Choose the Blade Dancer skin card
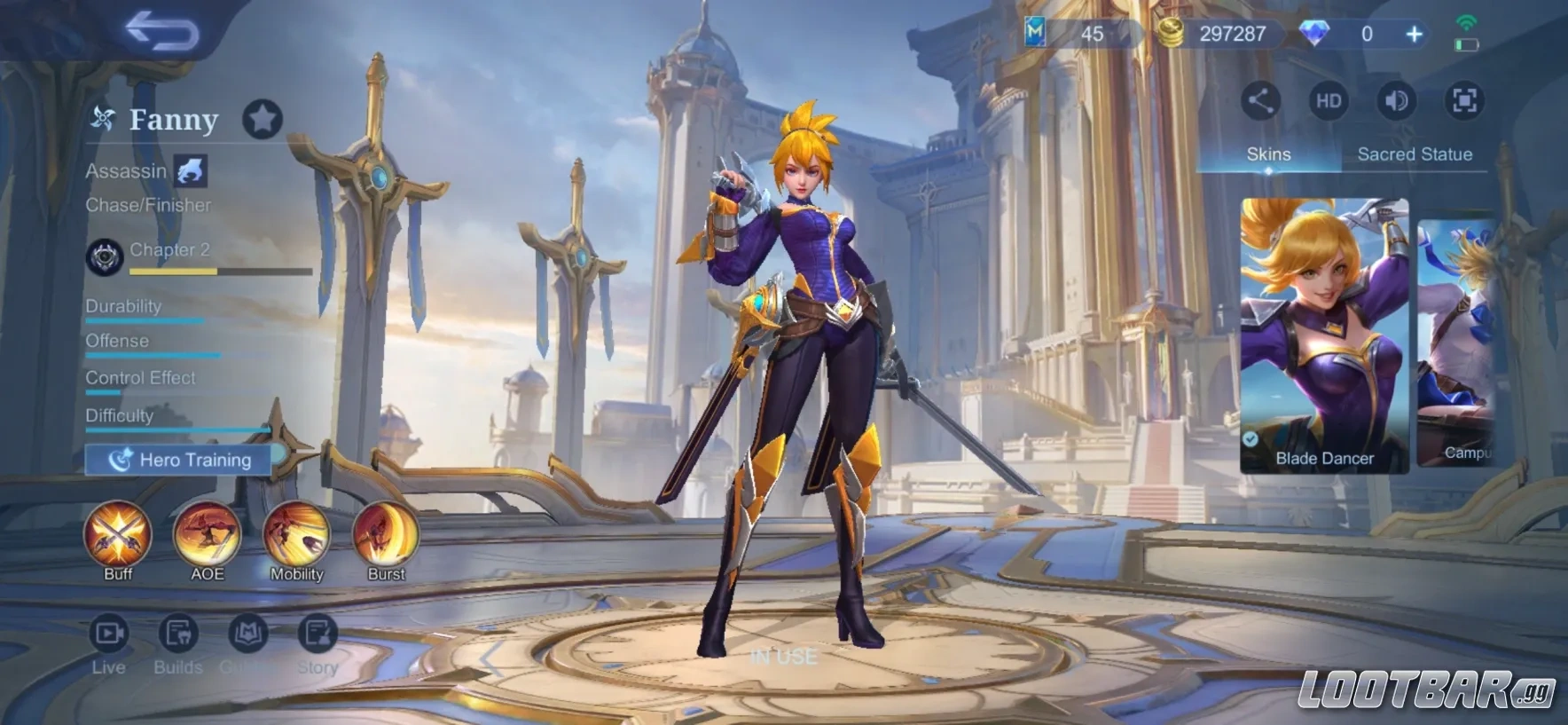The width and height of the screenshot is (1568, 725). pyautogui.click(x=1324, y=335)
